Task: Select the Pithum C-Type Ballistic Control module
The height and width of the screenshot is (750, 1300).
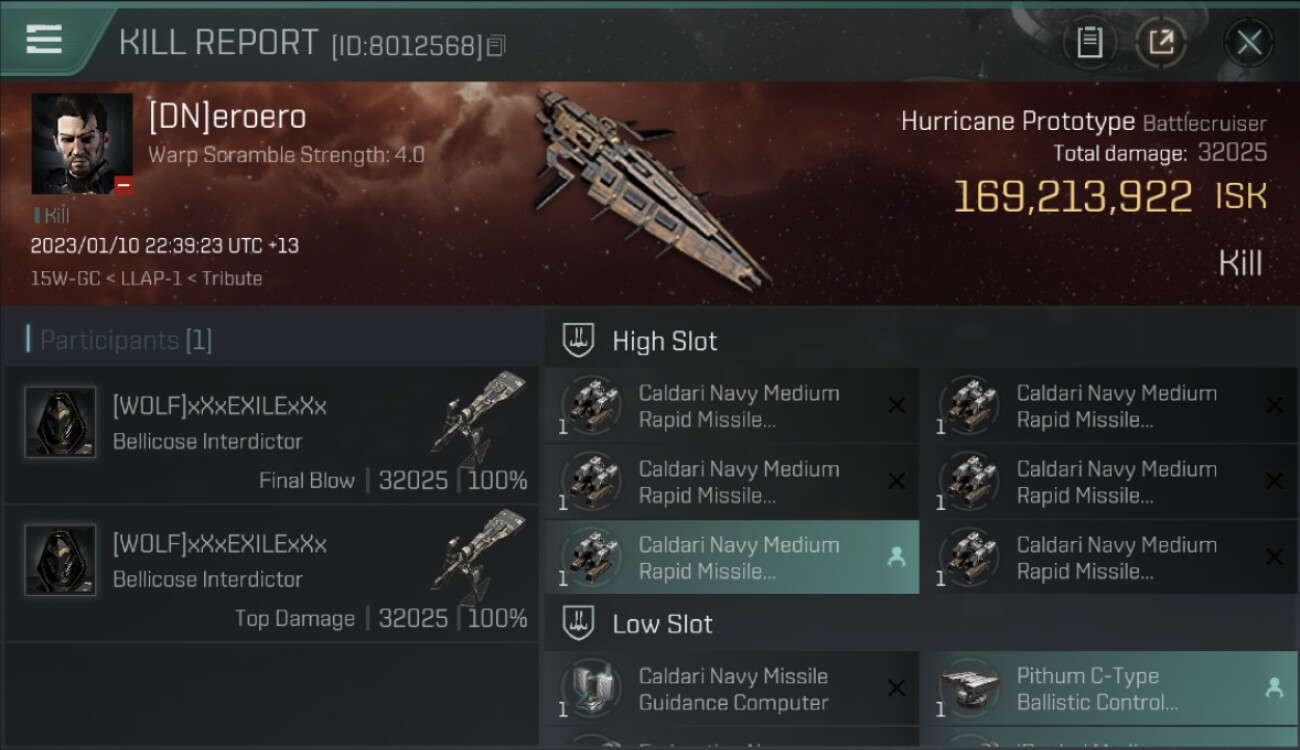Action: click(x=1108, y=689)
